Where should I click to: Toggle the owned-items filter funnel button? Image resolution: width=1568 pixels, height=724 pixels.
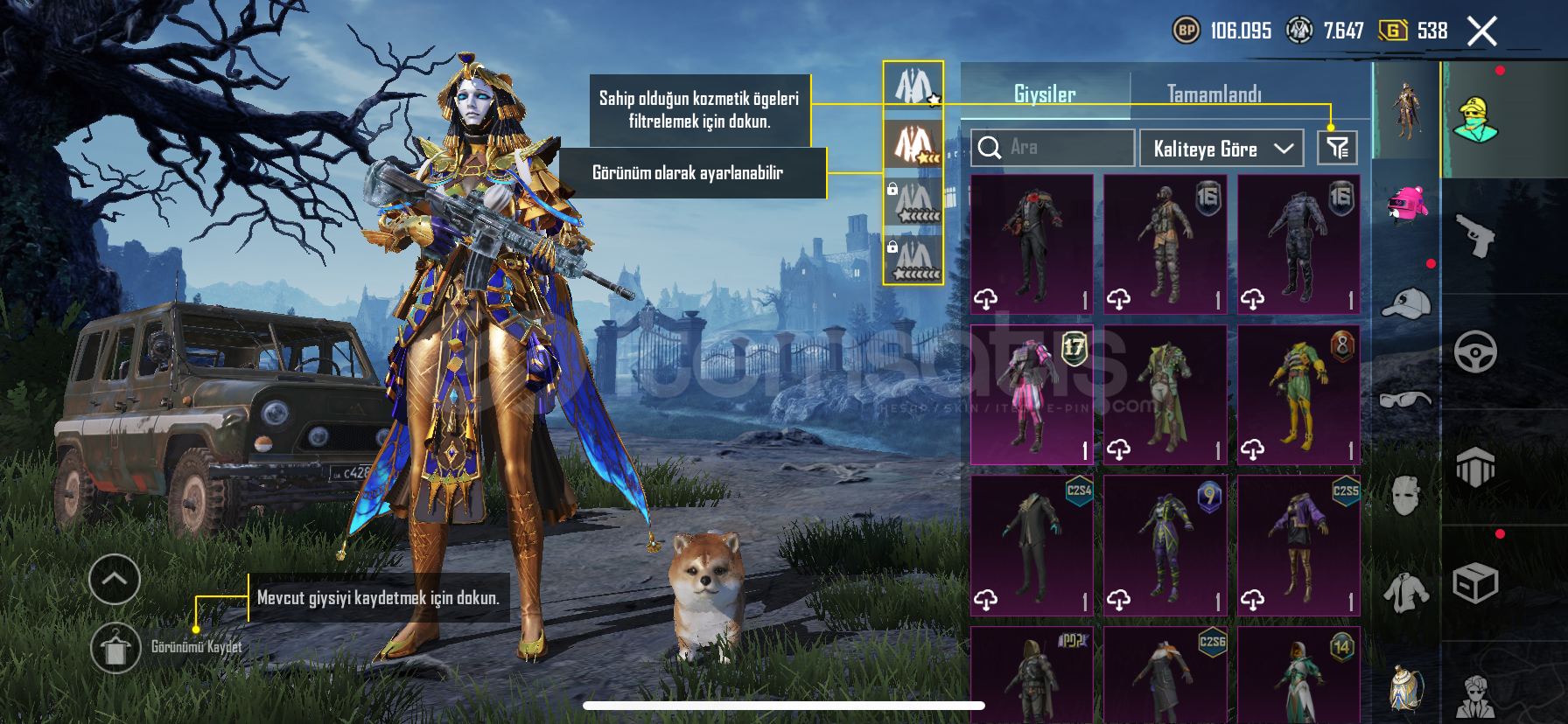point(1337,148)
